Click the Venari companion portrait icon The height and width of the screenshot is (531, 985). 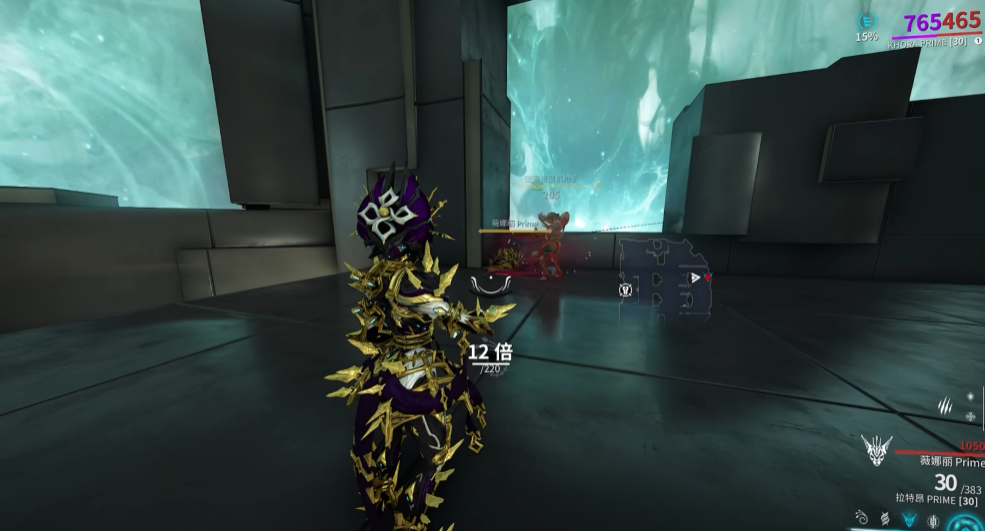click(x=876, y=451)
